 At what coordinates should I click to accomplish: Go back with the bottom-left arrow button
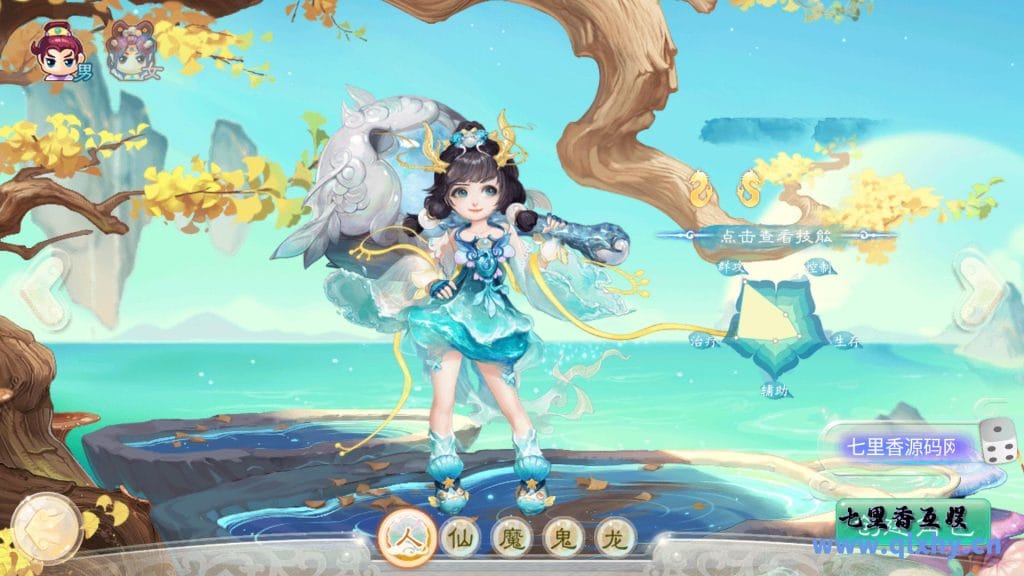click(x=43, y=524)
